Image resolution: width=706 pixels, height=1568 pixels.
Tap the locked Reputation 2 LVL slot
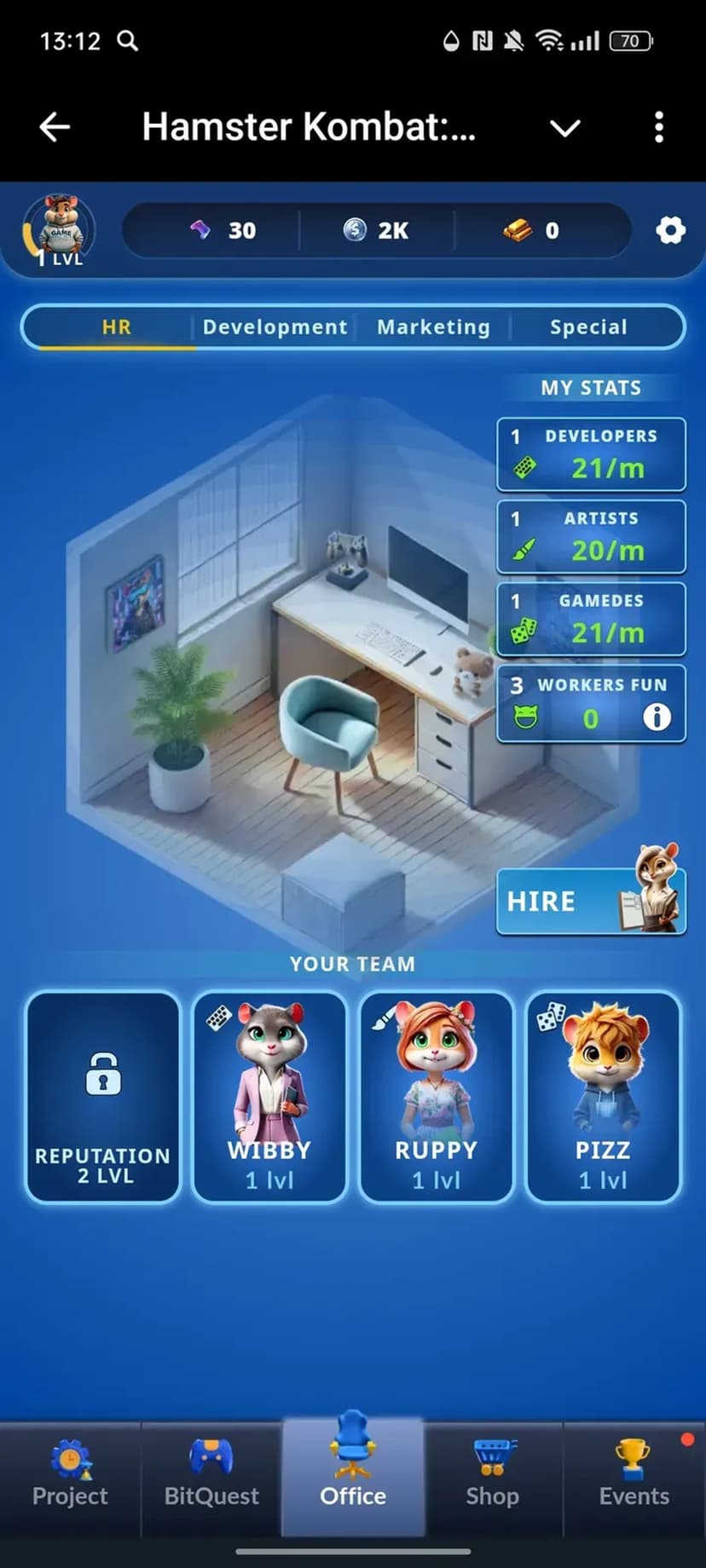[103, 1097]
